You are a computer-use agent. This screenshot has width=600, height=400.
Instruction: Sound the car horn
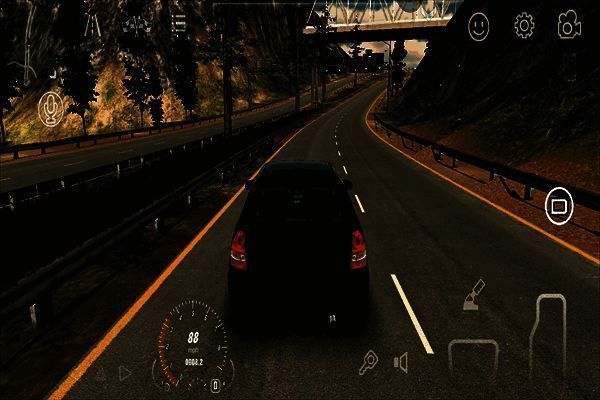[401, 362]
